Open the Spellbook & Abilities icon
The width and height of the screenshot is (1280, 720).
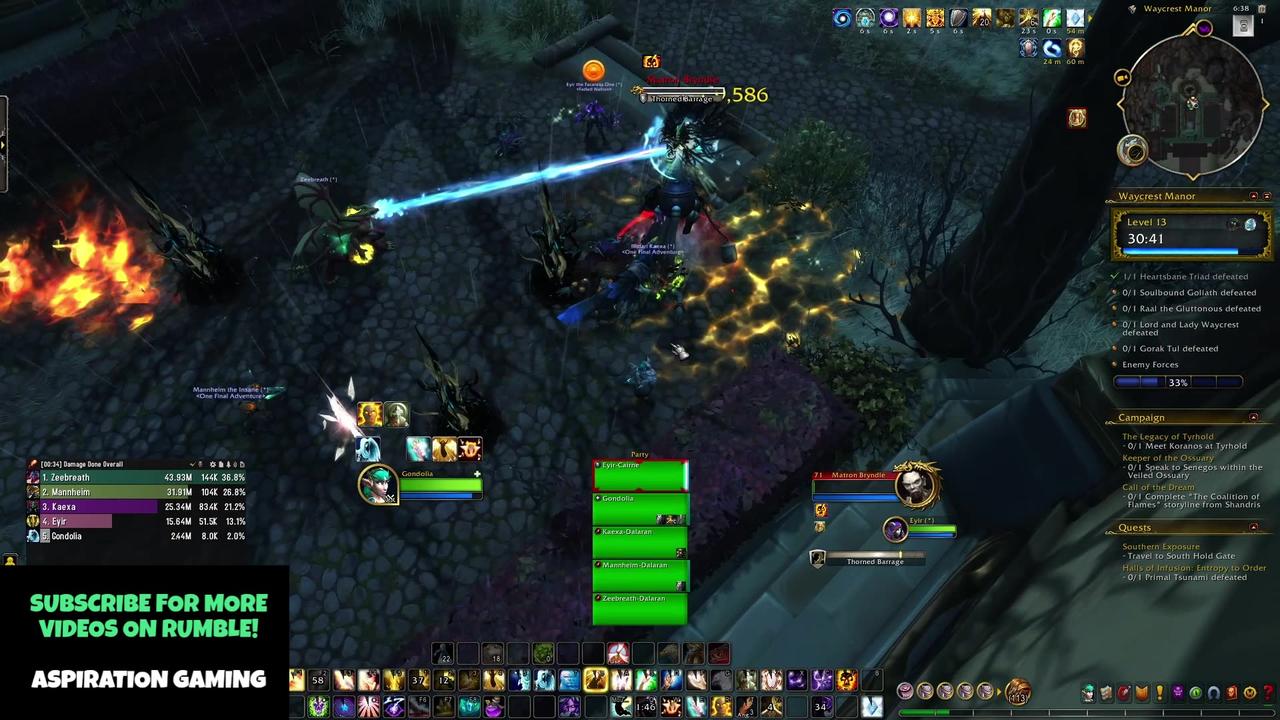(1107, 691)
